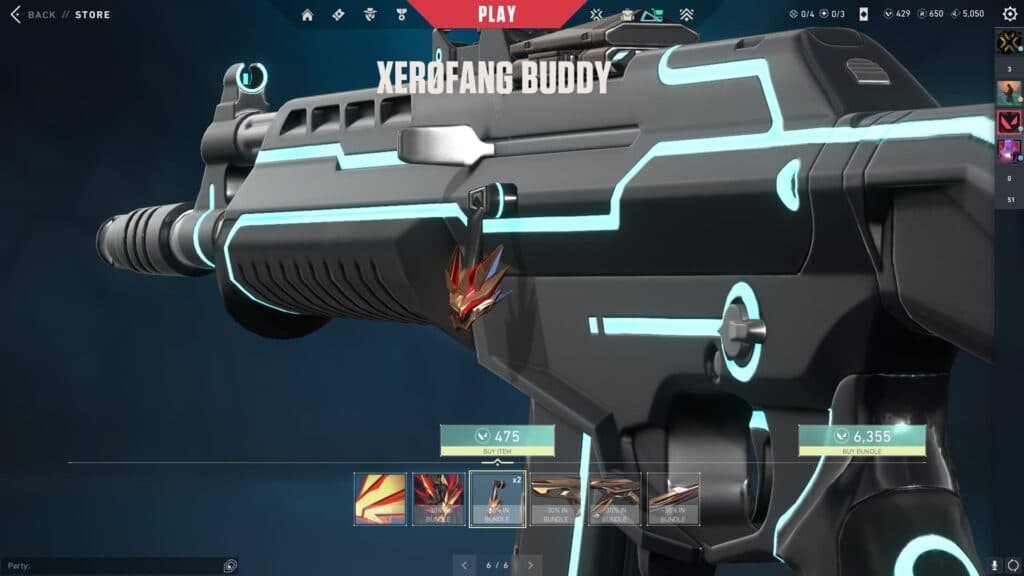Select the yellow and red player card thumbnail

pyautogui.click(x=380, y=498)
